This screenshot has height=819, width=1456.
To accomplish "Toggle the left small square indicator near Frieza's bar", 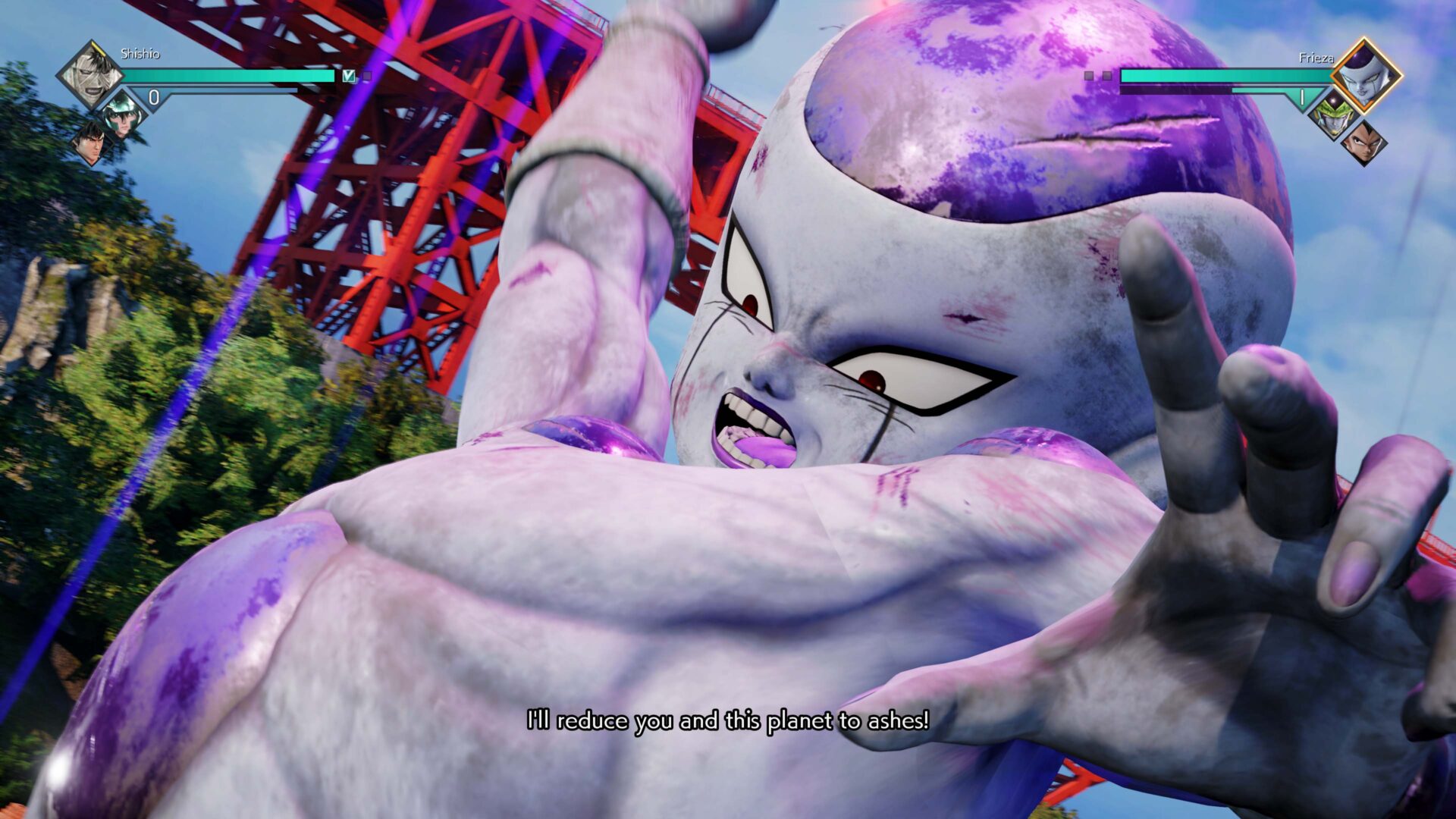I will 1090,74.
